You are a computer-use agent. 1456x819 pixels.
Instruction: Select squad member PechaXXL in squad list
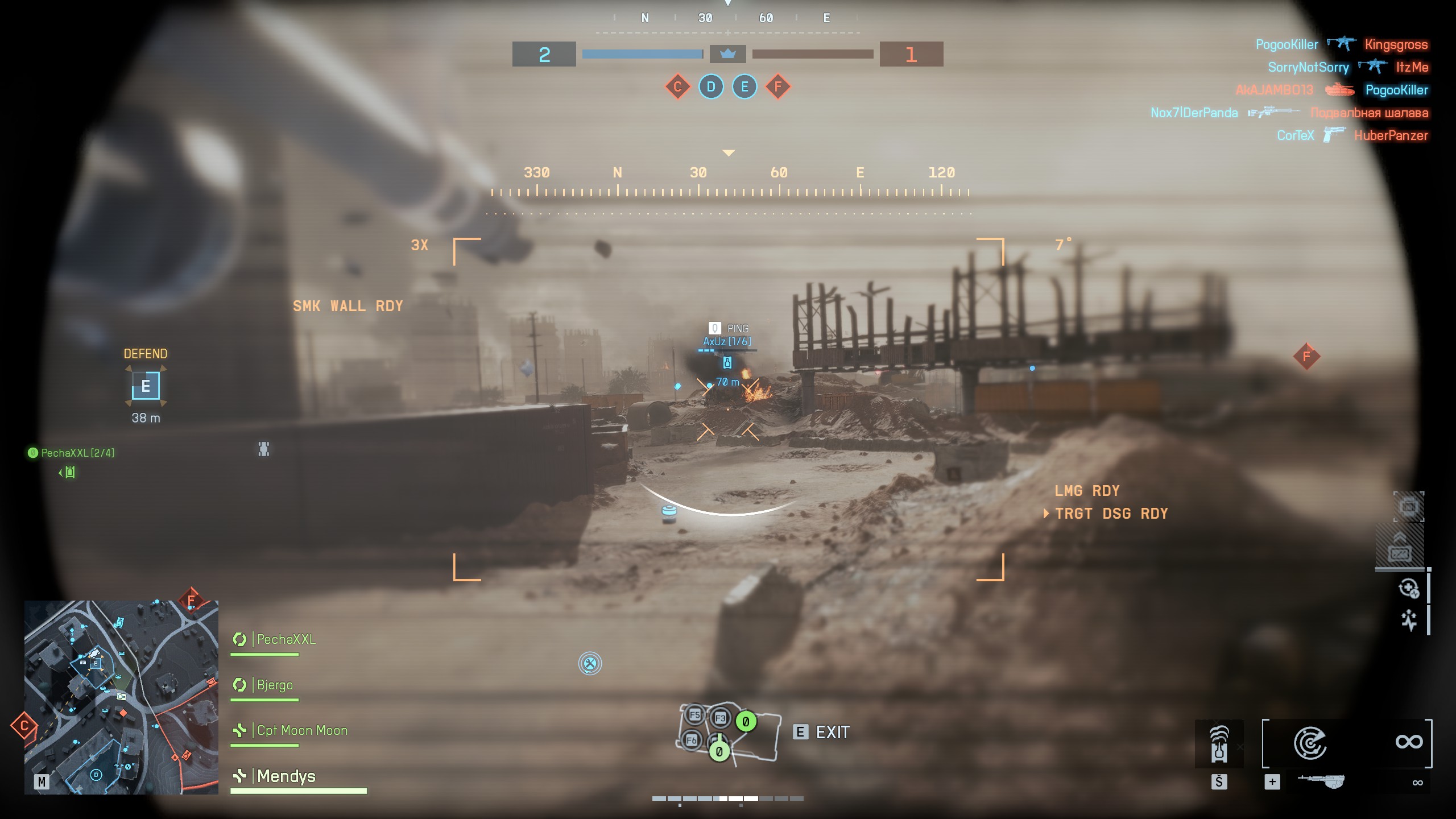click(286, 639)
